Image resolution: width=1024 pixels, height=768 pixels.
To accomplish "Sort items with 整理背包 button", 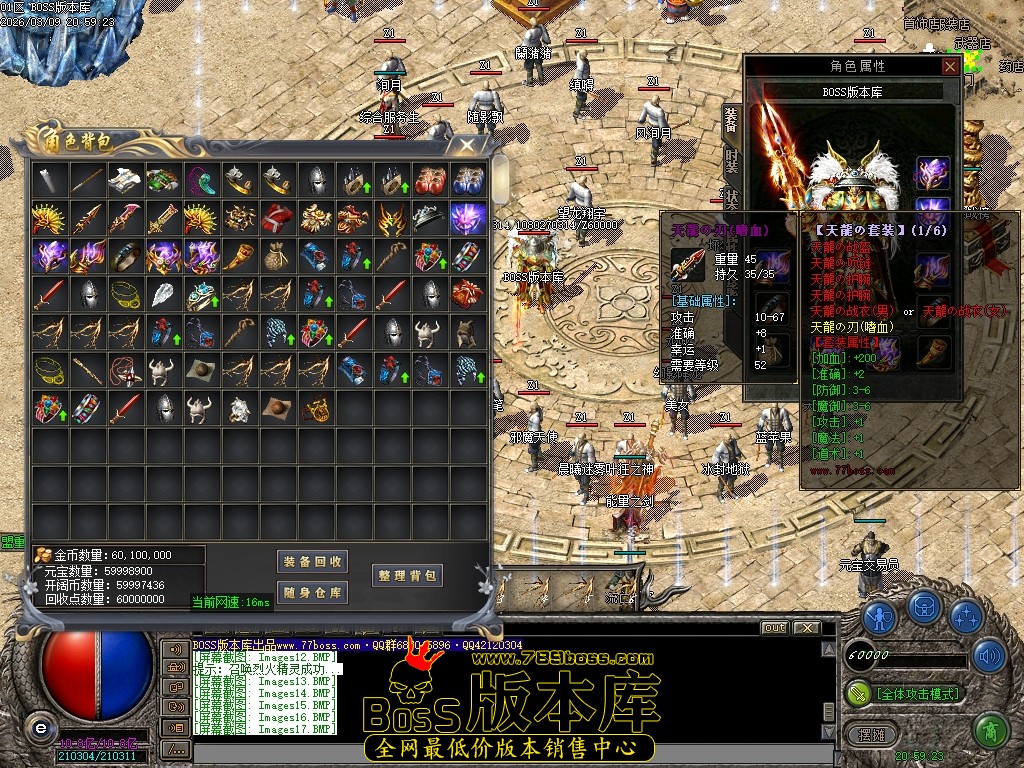I will (x=407, y=576).
